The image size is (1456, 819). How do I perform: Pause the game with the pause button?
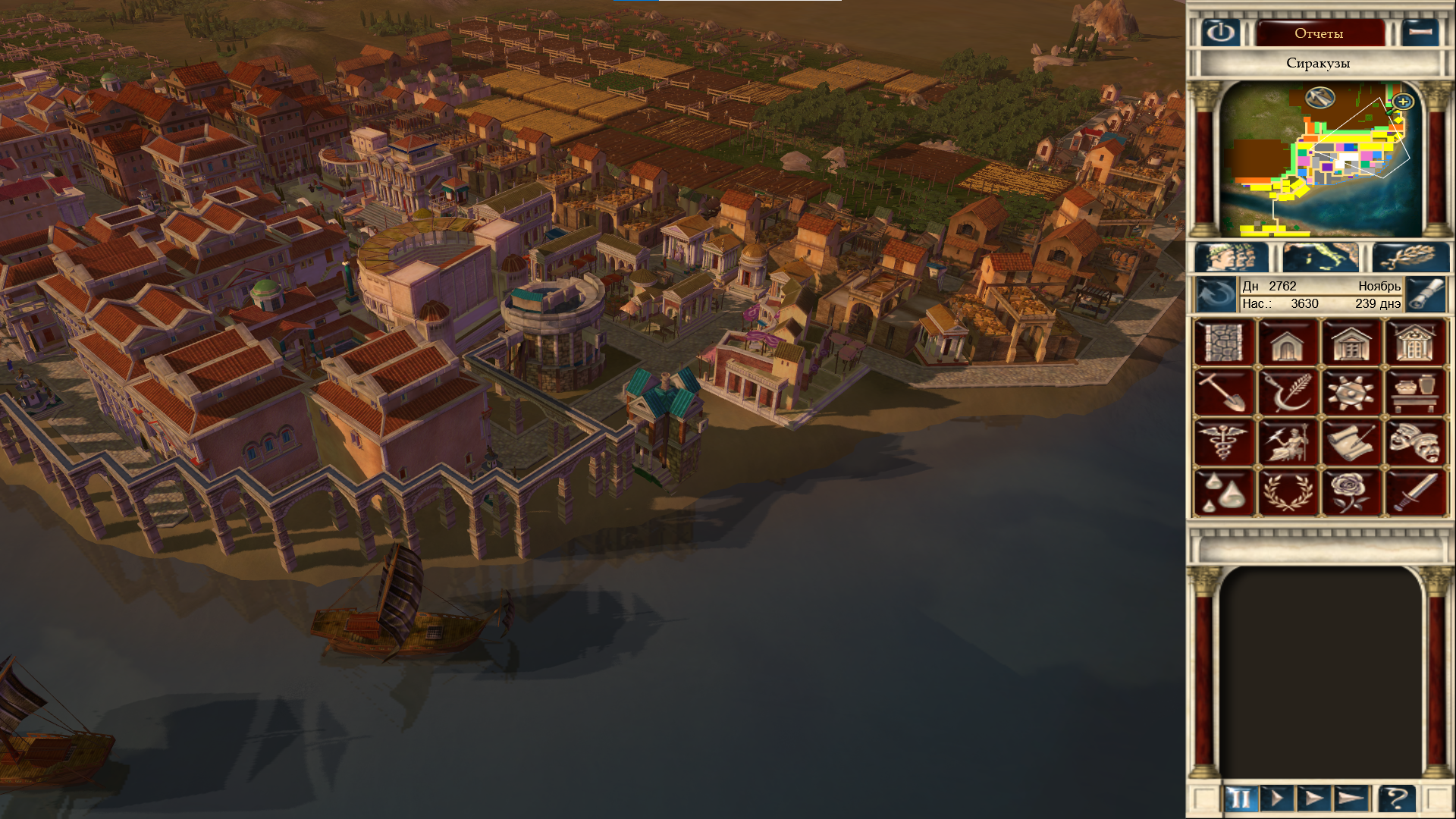(x=1241, y=799)
